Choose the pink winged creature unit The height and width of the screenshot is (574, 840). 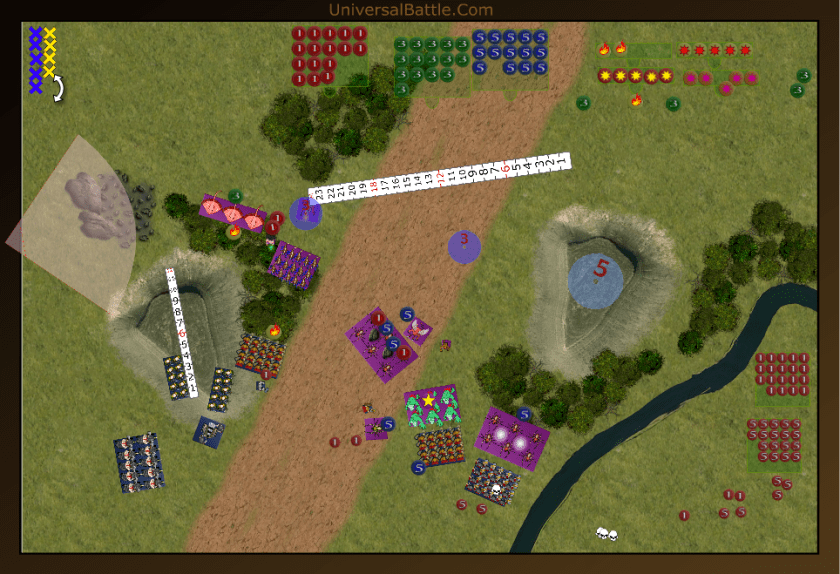coord(418,329)
